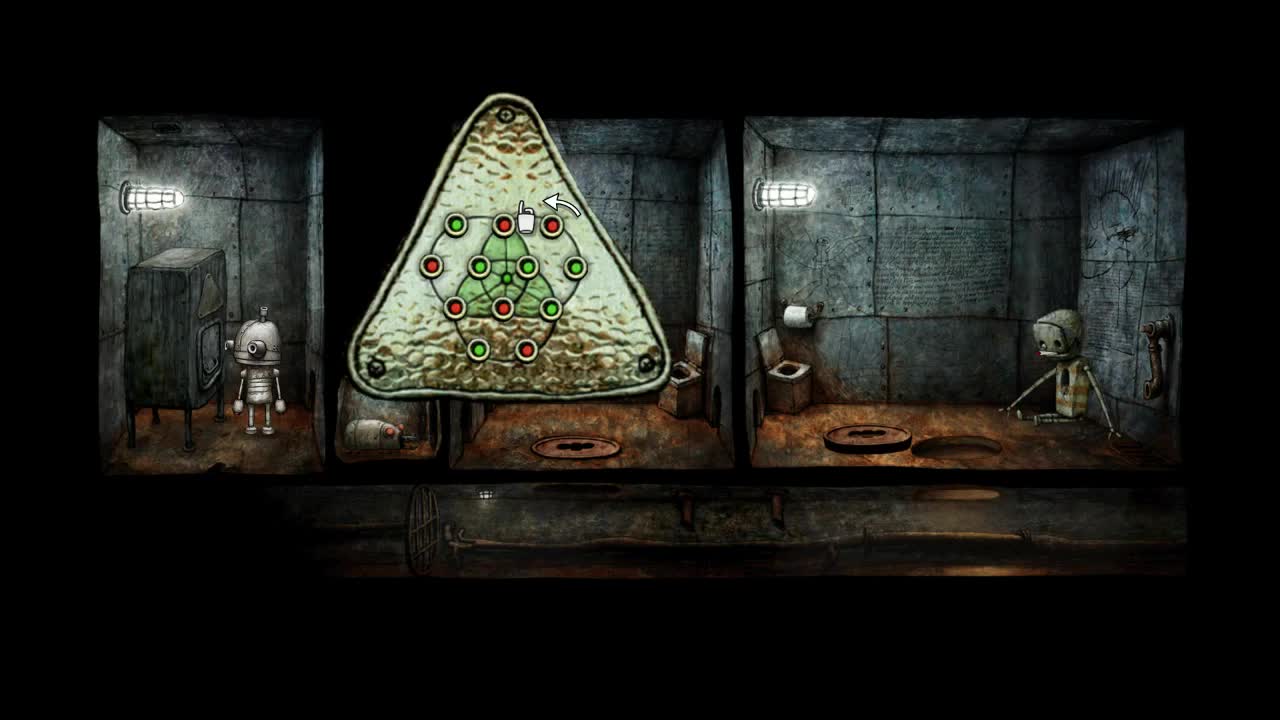
Task: Toggle the green light at the puzzle's top left
Action: tap(455, 226)
